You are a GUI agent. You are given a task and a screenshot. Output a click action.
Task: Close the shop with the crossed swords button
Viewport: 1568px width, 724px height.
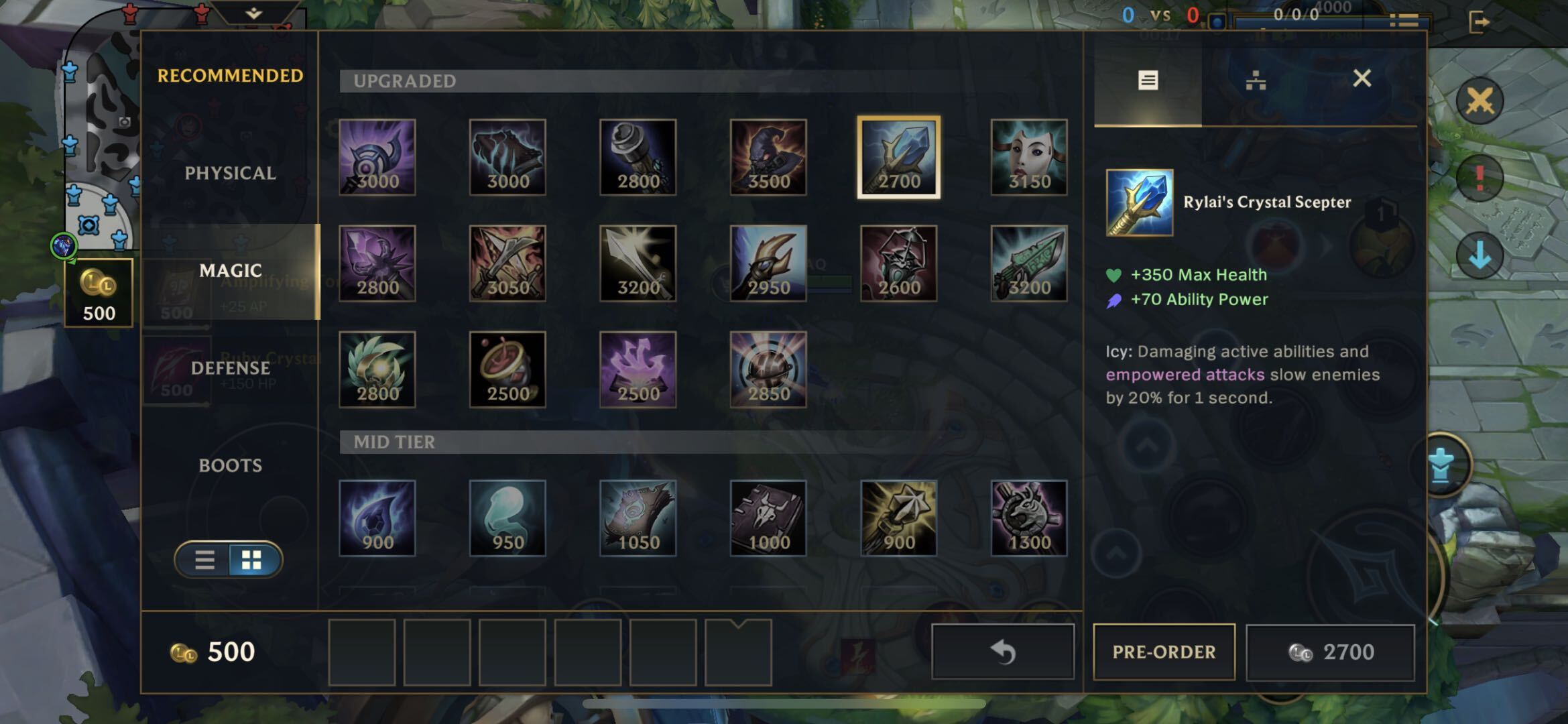coord(1480,102)
